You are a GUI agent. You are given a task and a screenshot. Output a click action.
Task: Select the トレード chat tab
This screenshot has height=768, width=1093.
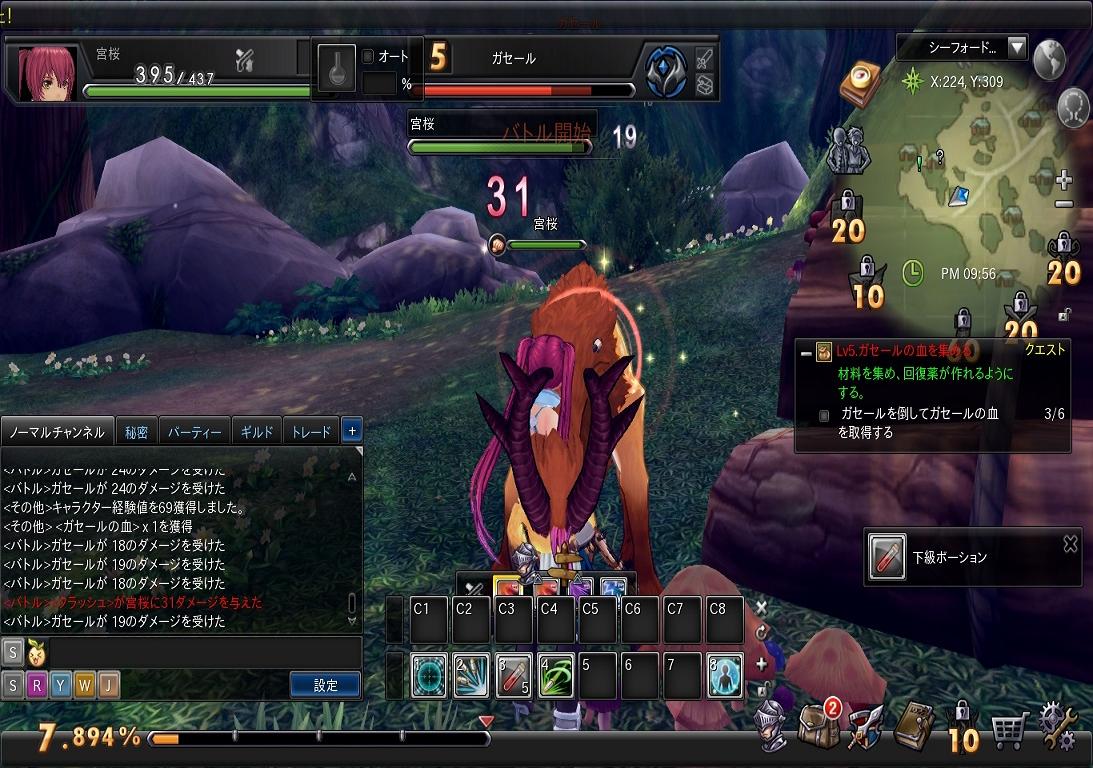click(311, 432)
